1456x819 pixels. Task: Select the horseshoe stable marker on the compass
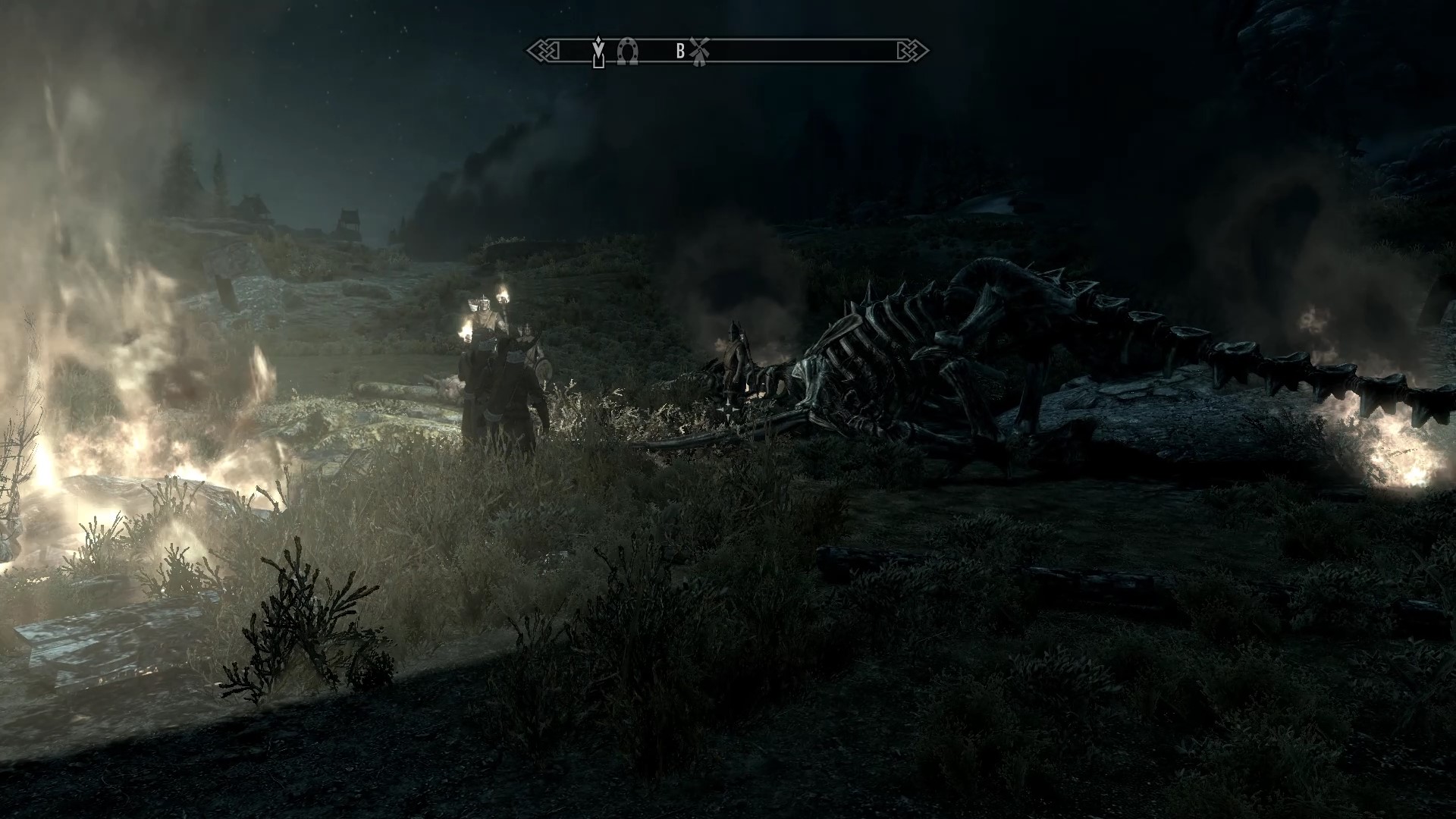click(627, 51)
